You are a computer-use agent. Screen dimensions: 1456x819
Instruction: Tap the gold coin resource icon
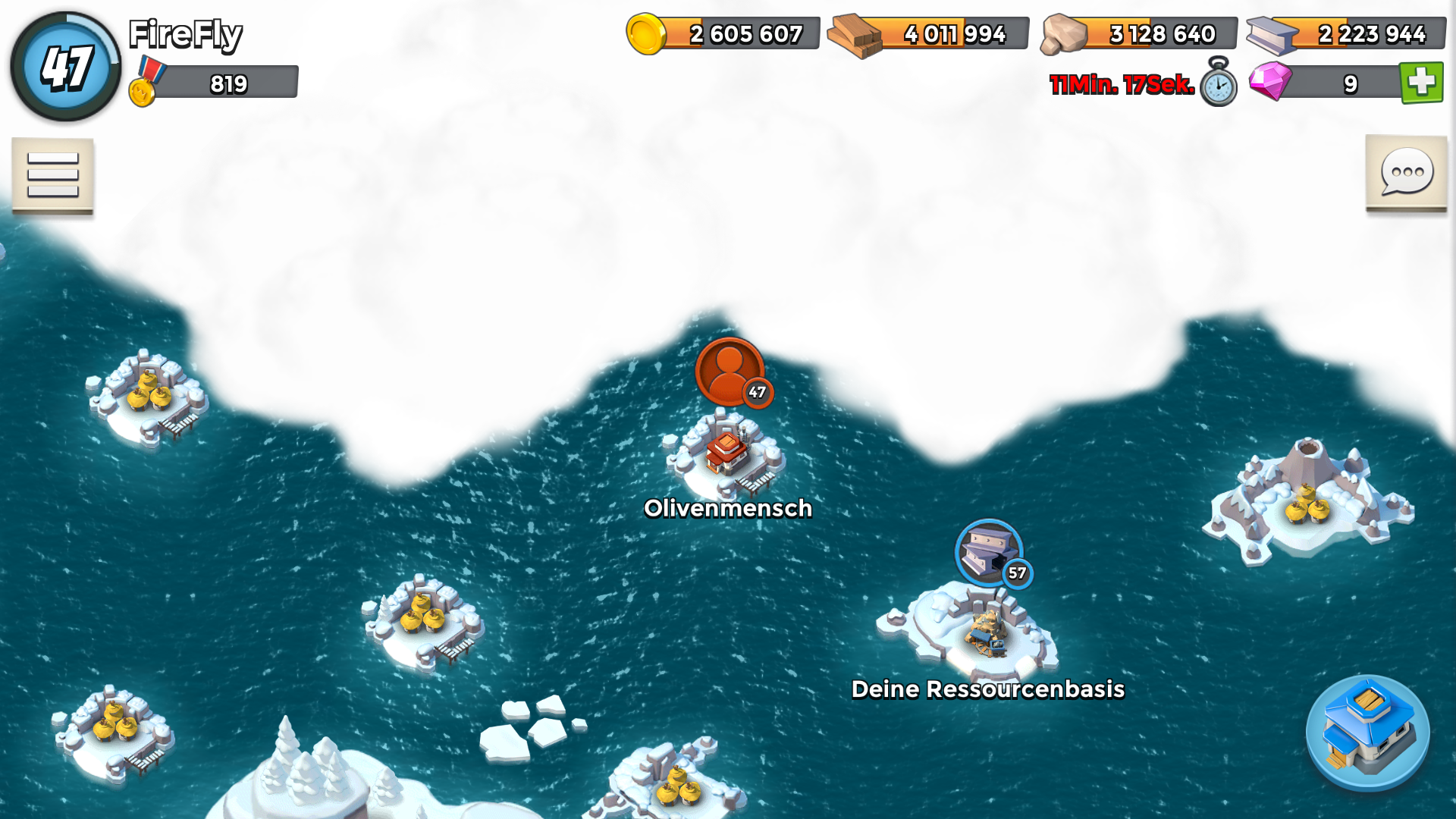pos(646,34)
